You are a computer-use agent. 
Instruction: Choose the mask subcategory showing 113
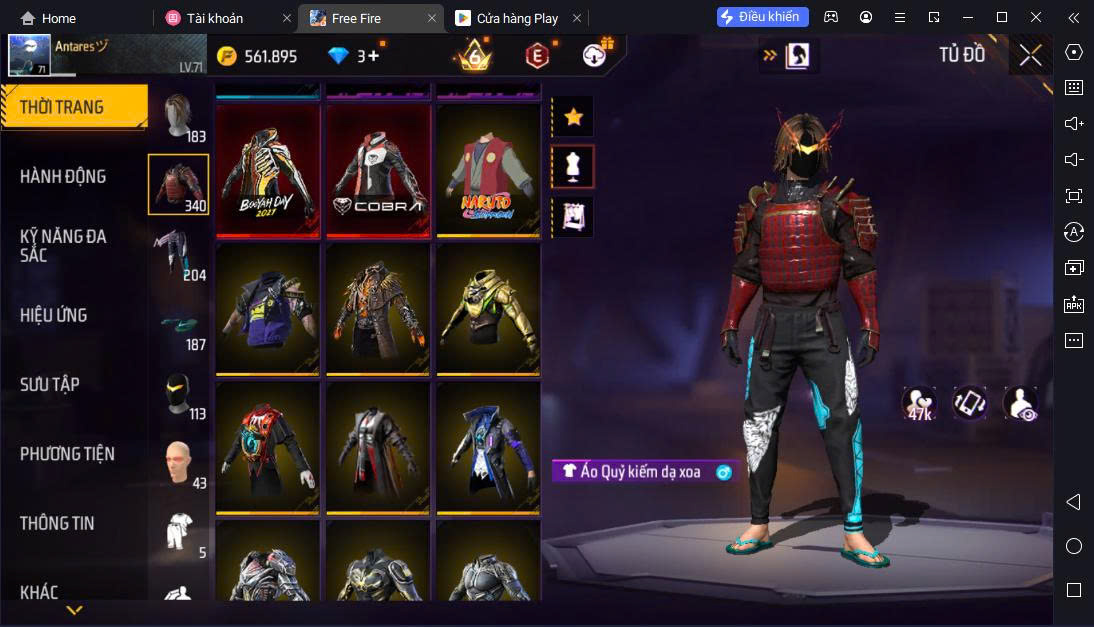point(179,394)
